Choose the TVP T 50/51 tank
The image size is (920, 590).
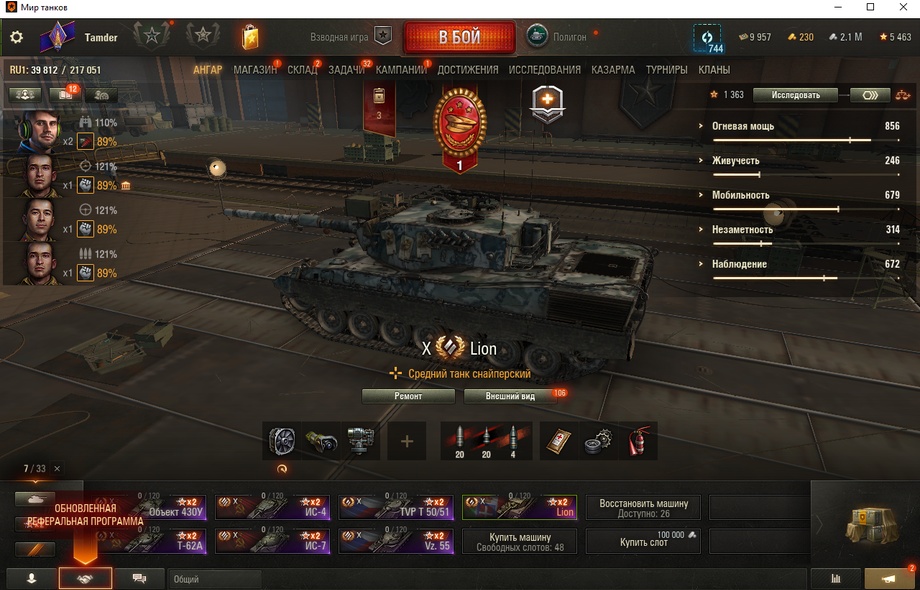coord(396,508)
